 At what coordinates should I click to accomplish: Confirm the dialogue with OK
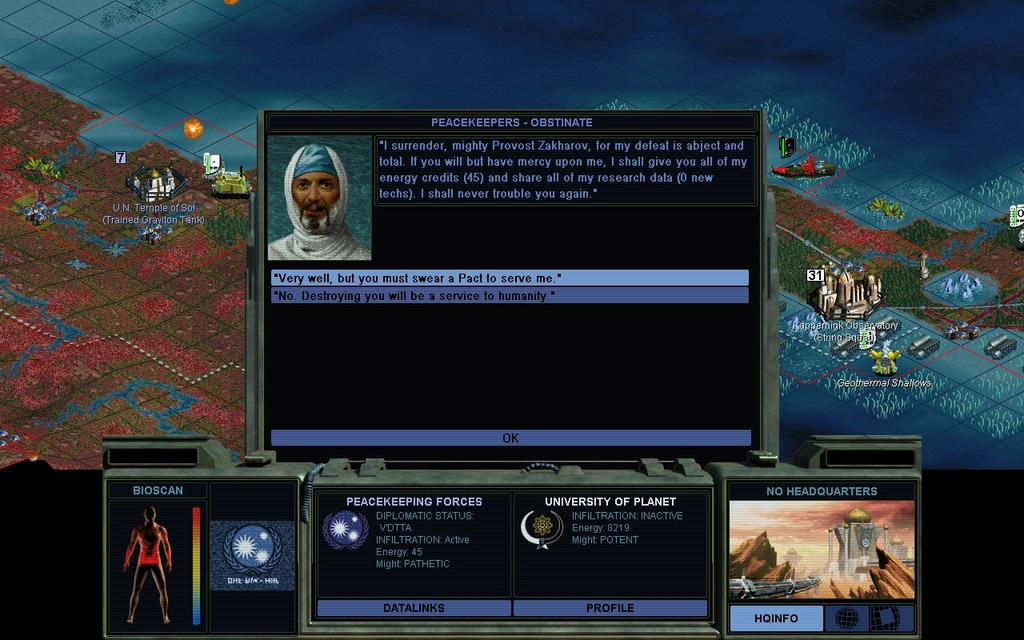click(510, 438)
